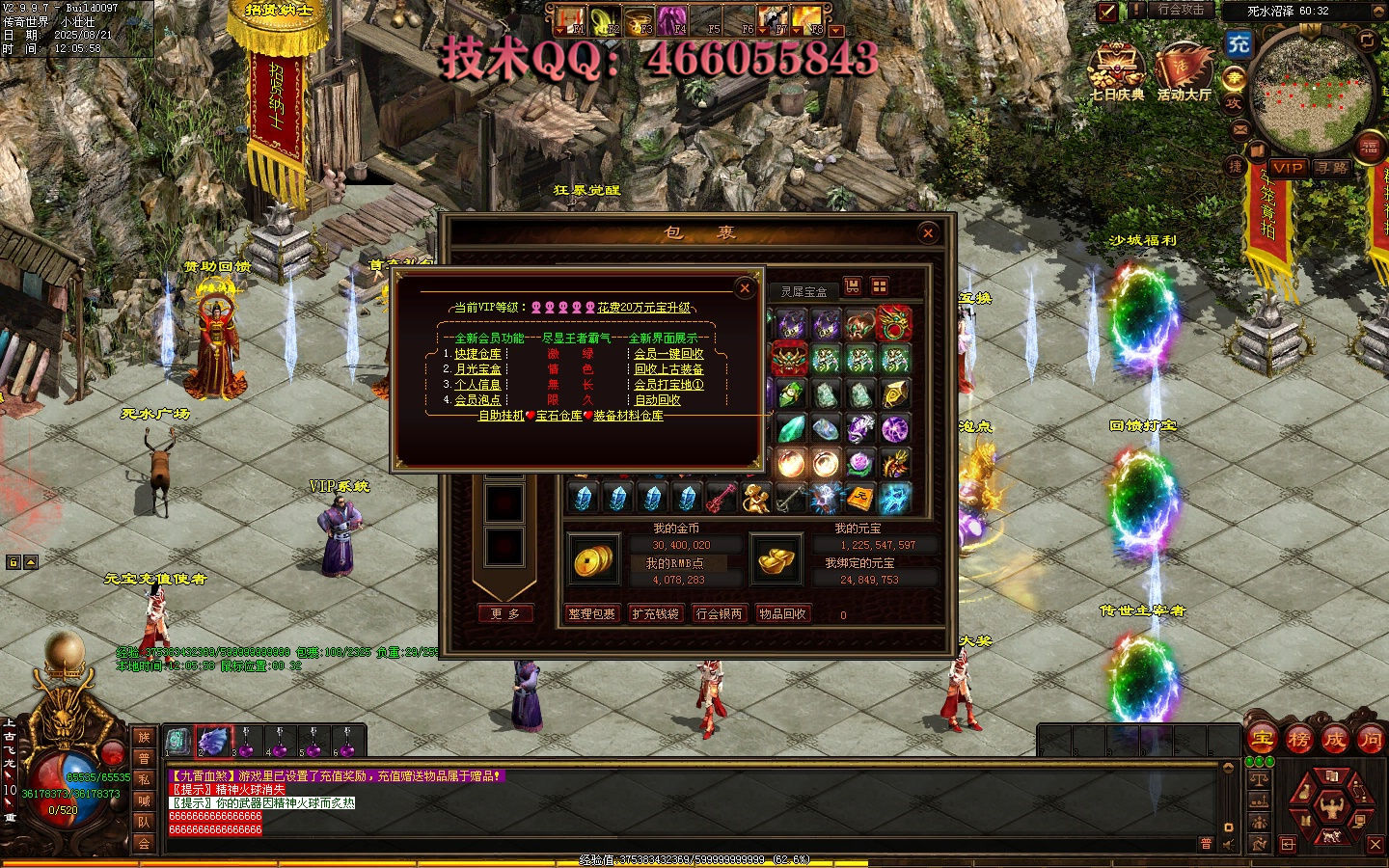Open the 快捷仓库 quick warehouse link
Image resolution: width=1389 pixels, height=868 pixels.
tap(477, 354)
